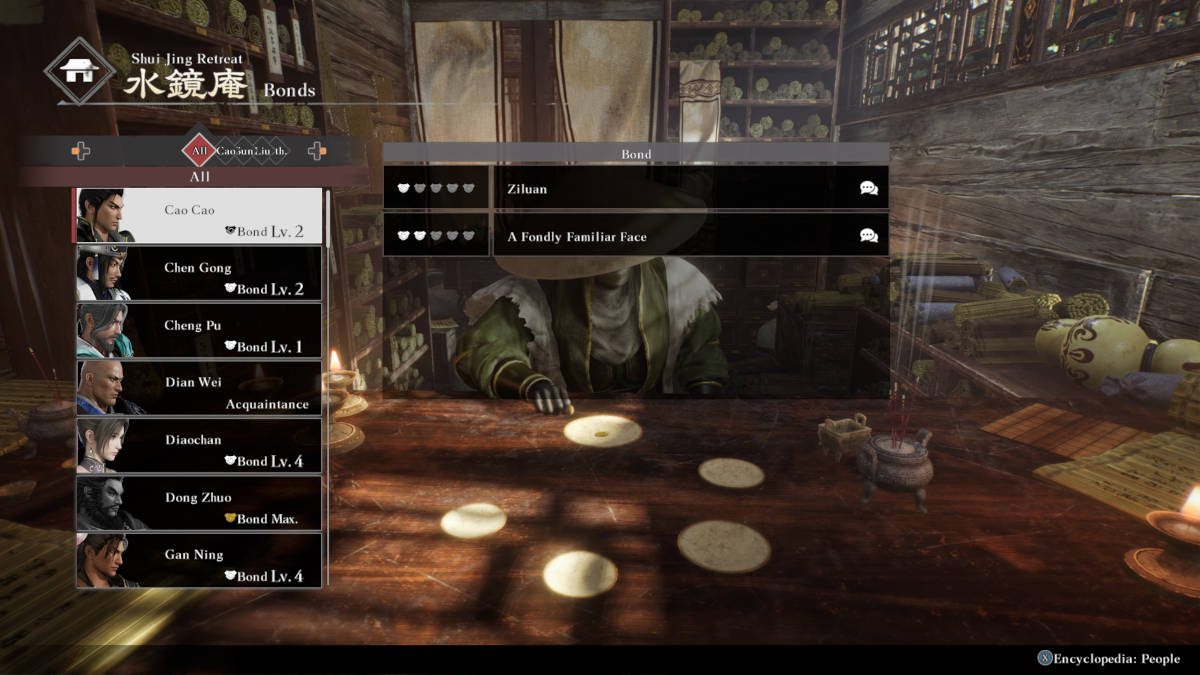Choose Chen Gong's bond entry
The image size is (1200, 675).
click(x=199, y=273)
